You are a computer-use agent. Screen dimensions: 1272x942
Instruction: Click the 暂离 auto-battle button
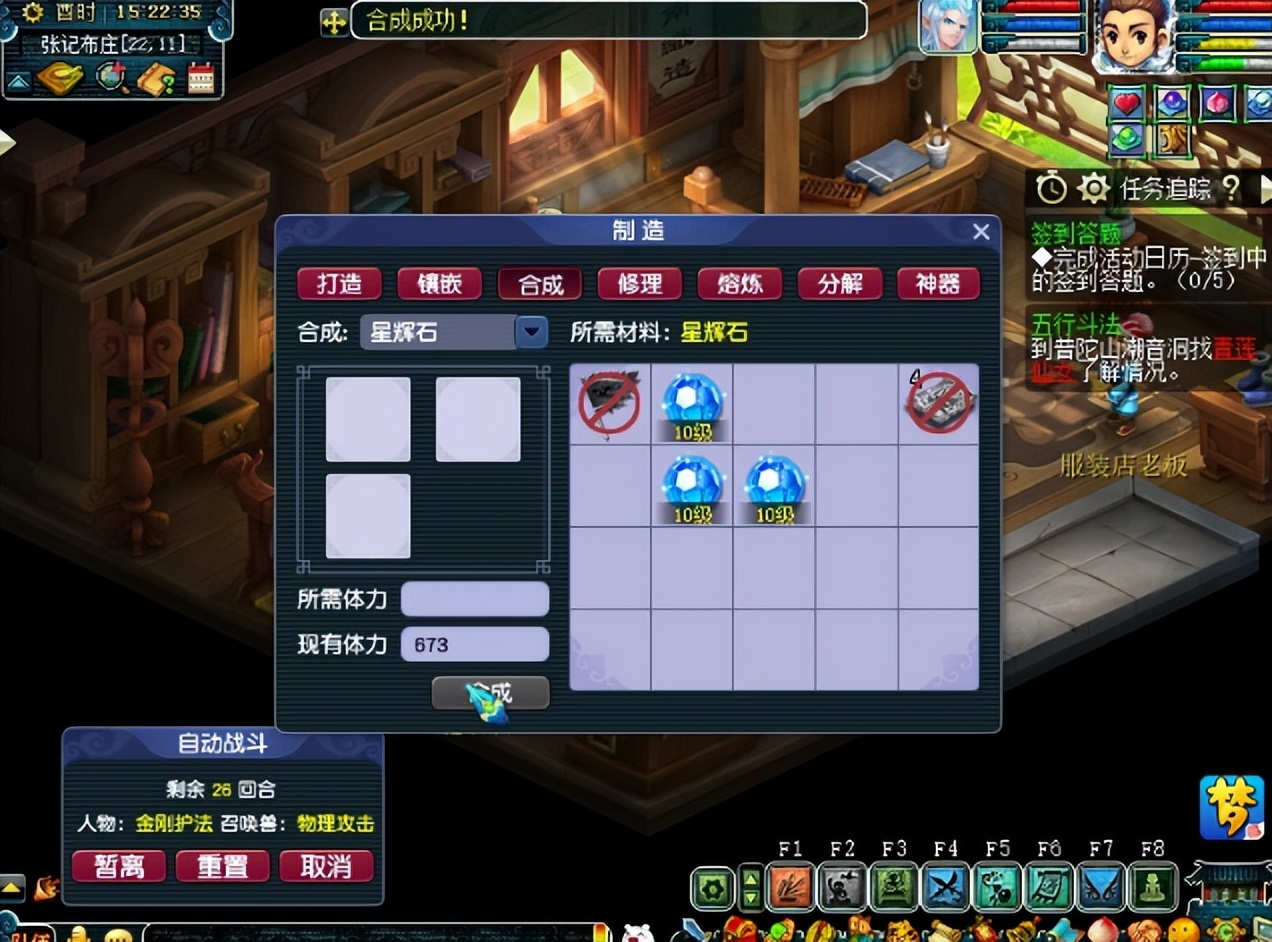[x=120, y=865]
